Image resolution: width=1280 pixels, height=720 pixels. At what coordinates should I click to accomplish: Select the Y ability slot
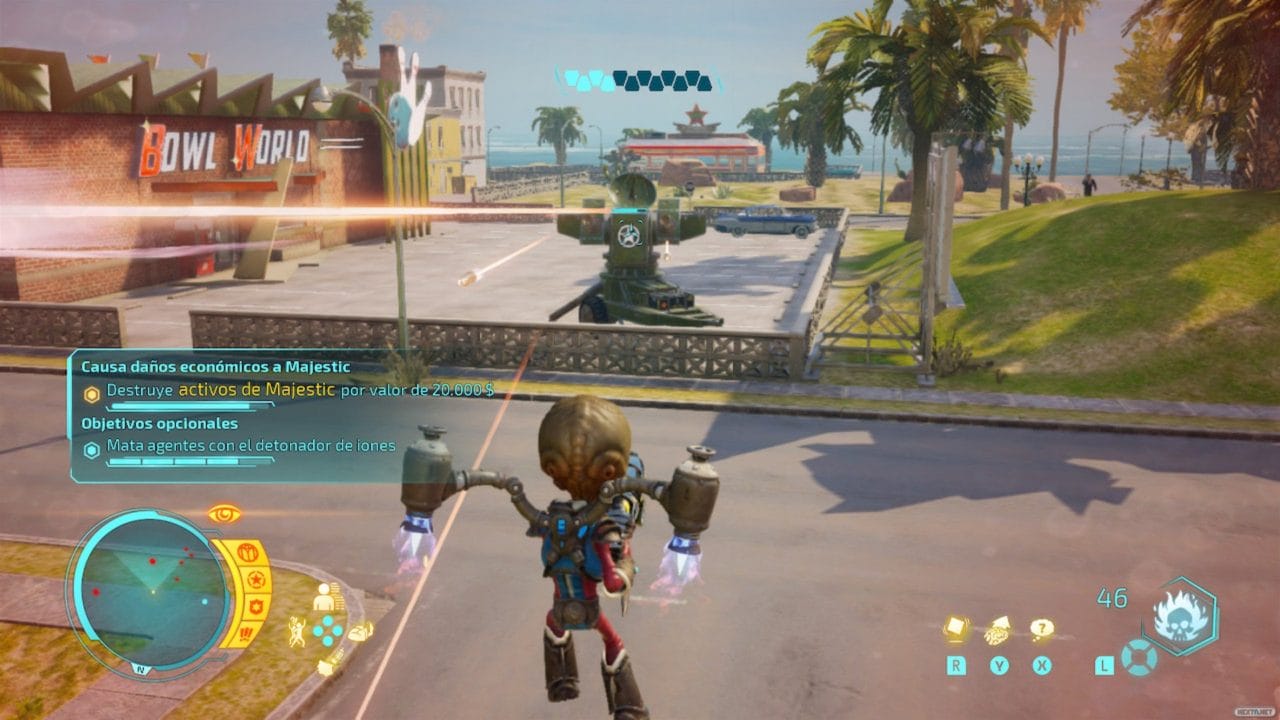tap(999, 665)
